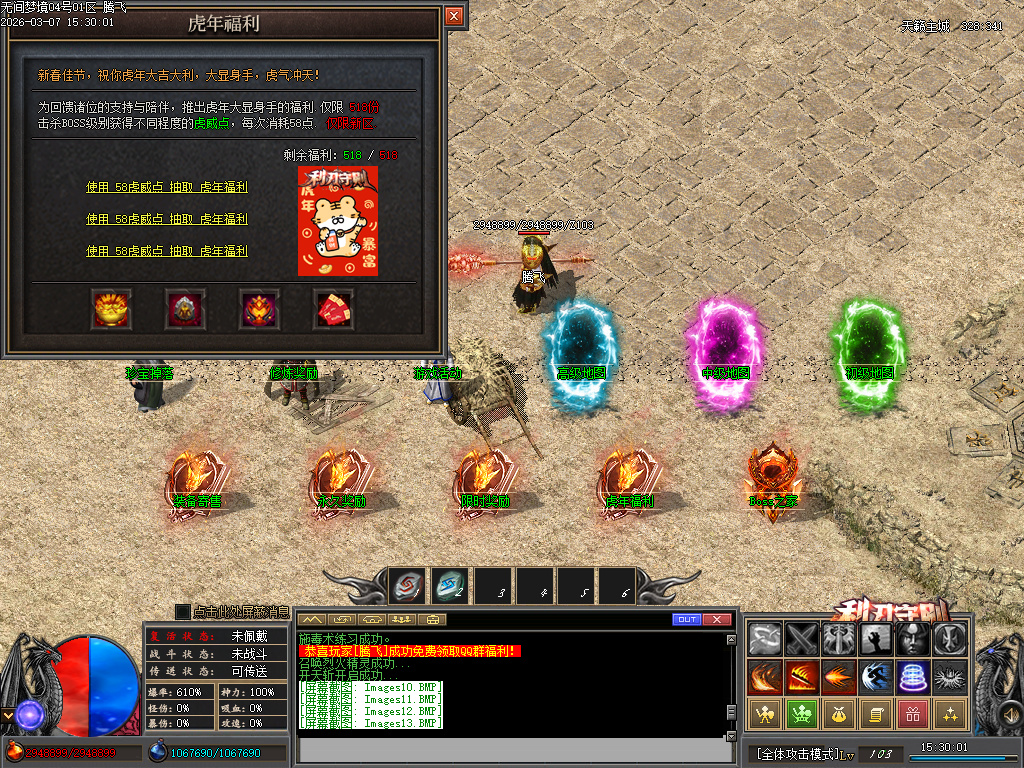Use the blue dashing figure skill
1024x768 pixels.
coord(876,677)
